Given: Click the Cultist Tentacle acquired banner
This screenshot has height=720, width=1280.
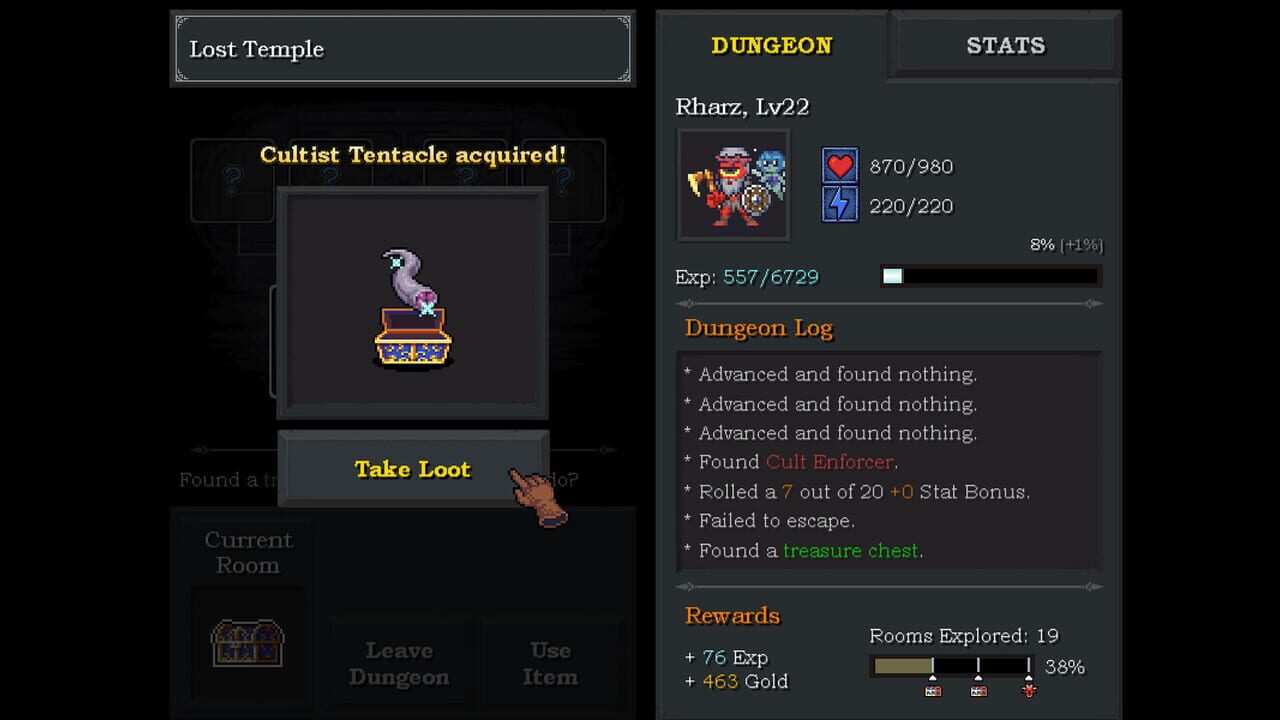Looking at the screenshot, I should (412, 155).
